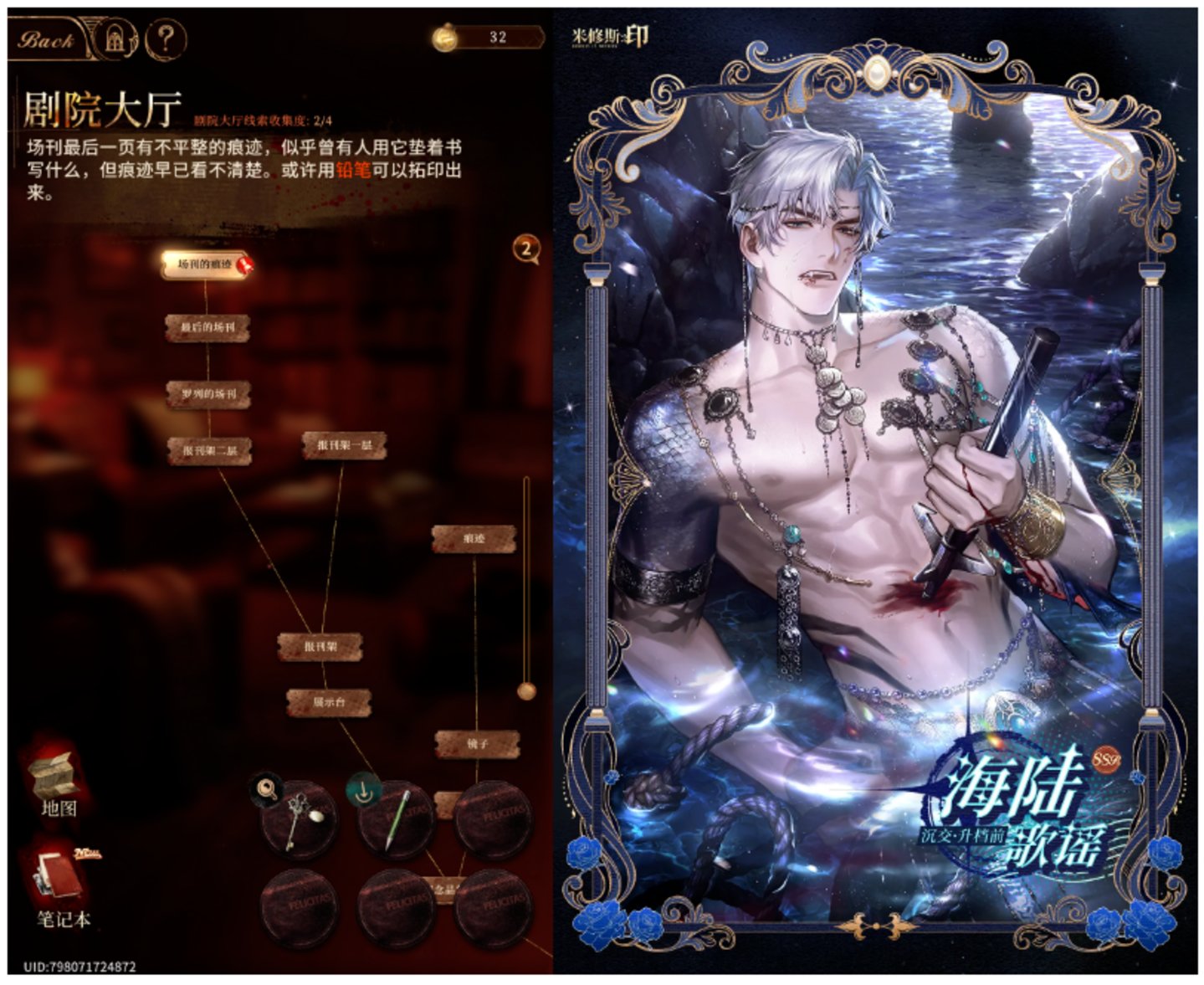Open the speech bubble showing 2
The height and width of the screenshot is (985, 1204).
(526, 249)
